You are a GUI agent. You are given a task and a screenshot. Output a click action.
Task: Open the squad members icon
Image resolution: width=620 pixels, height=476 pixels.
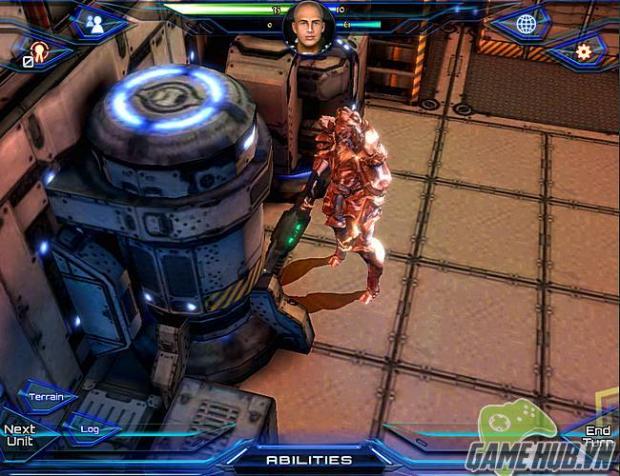pos(96,24)
